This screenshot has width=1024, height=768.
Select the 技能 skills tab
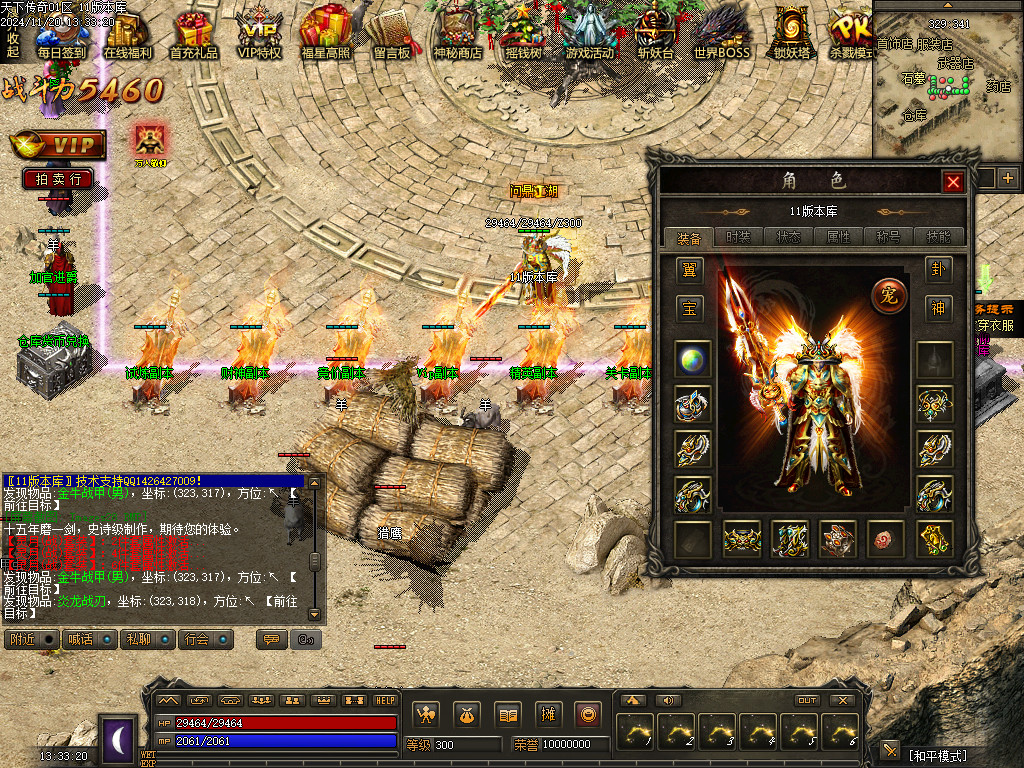939,237
